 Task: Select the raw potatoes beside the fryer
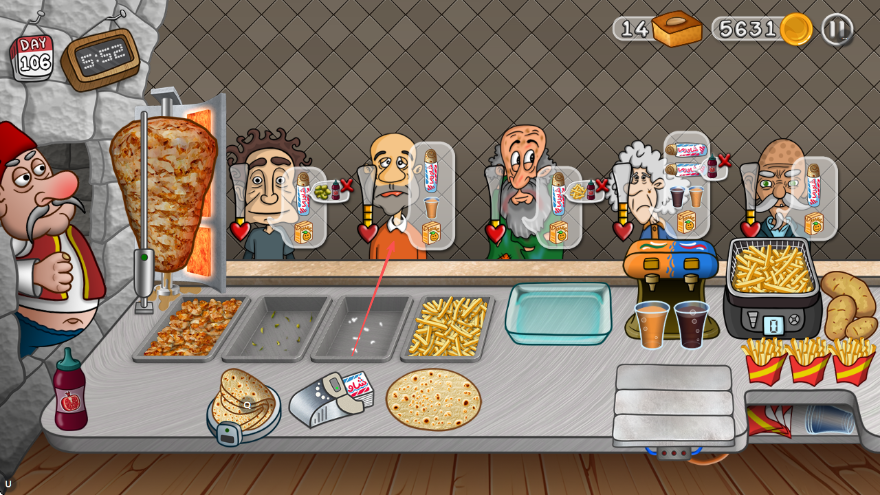(x=848, y=303)
